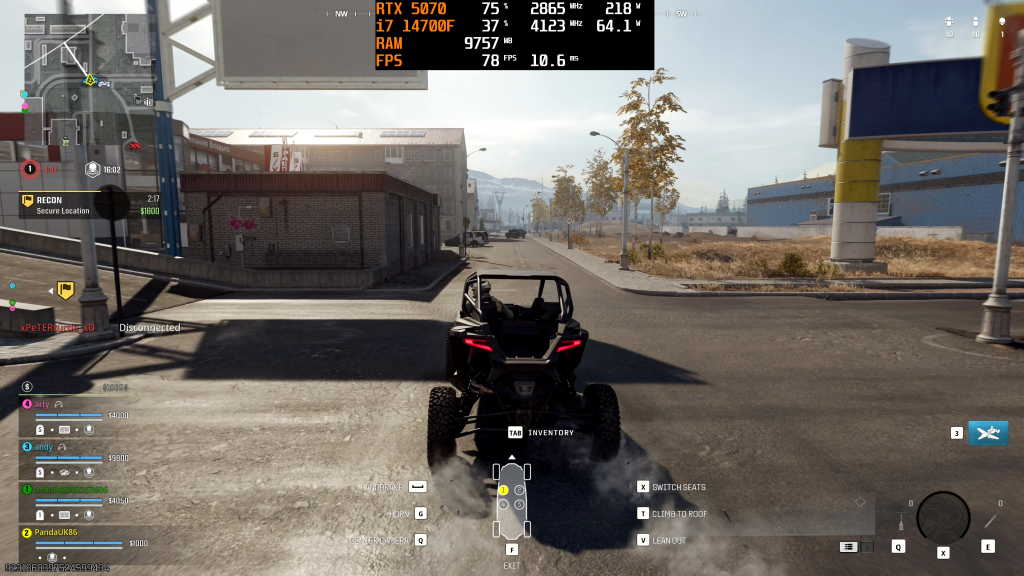Select the throwing knife lethal icon

(x=991, y=519)
